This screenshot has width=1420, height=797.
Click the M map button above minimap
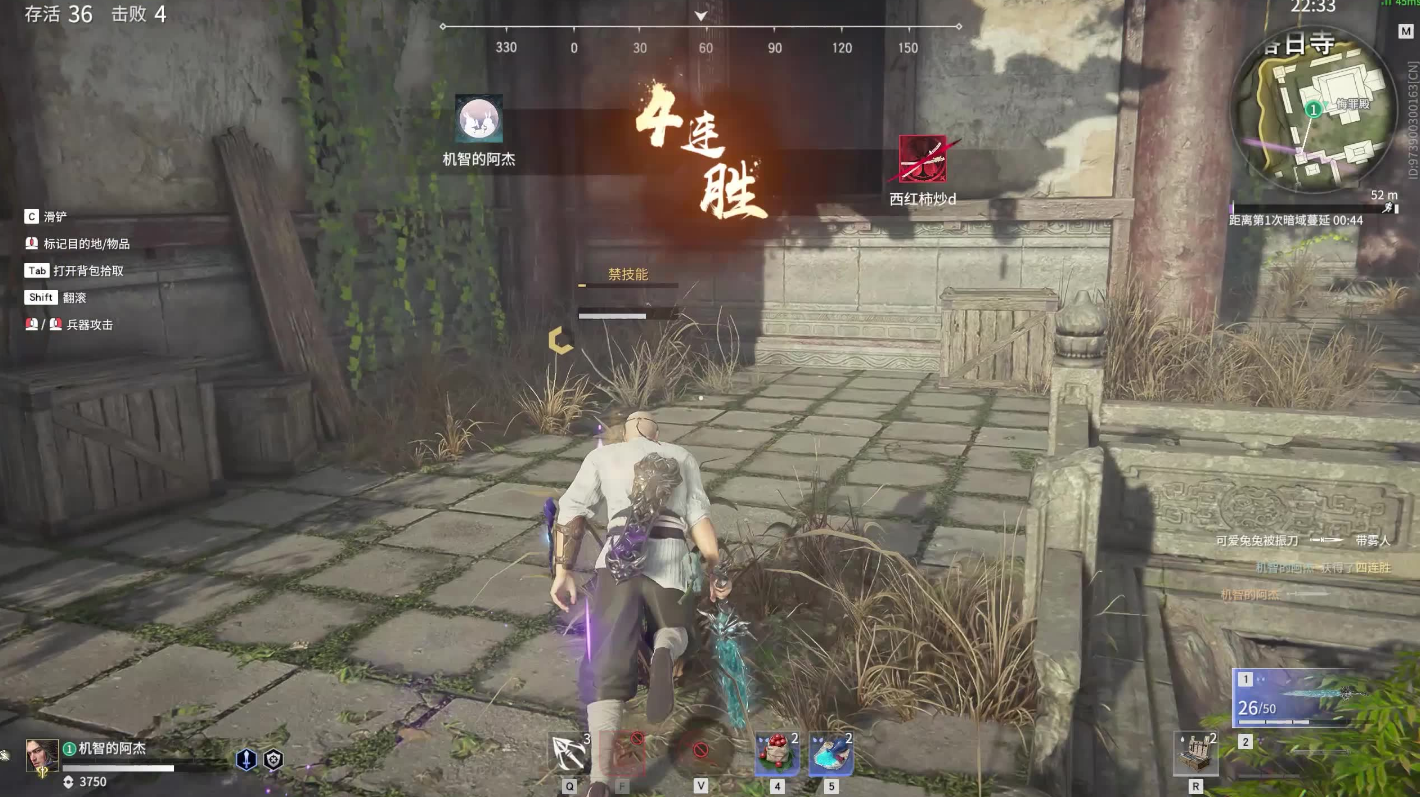click(x=1405, y=31)
